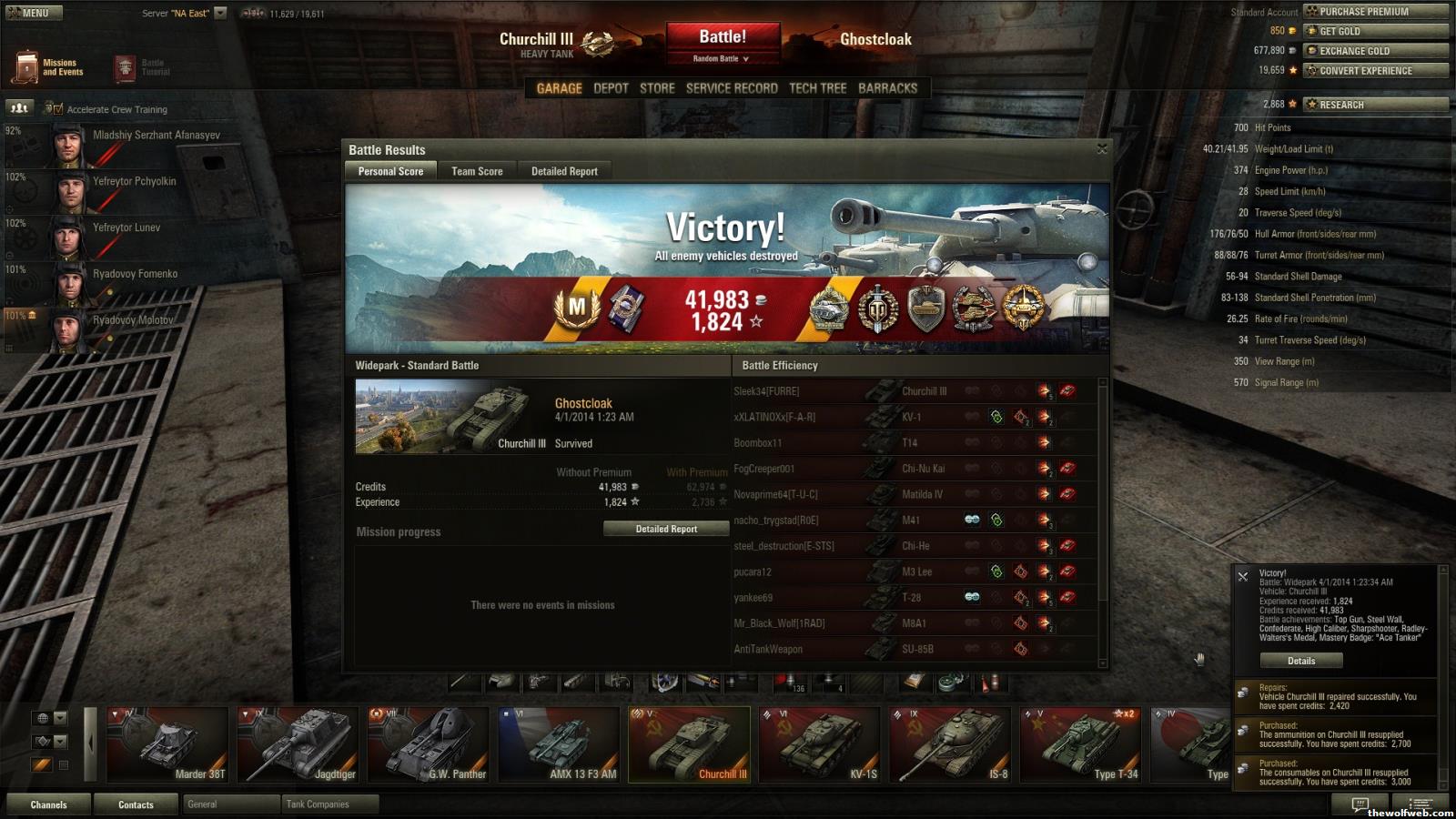1456x819 pixels.
Task: Choose the Research button
Action: point(1374,105)
